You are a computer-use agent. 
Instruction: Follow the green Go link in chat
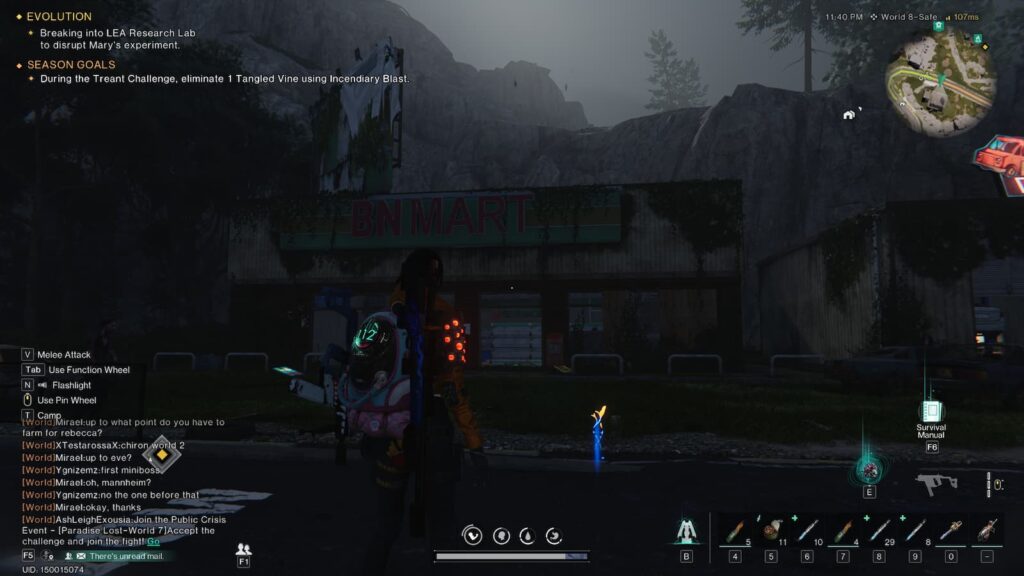[153, 541]
